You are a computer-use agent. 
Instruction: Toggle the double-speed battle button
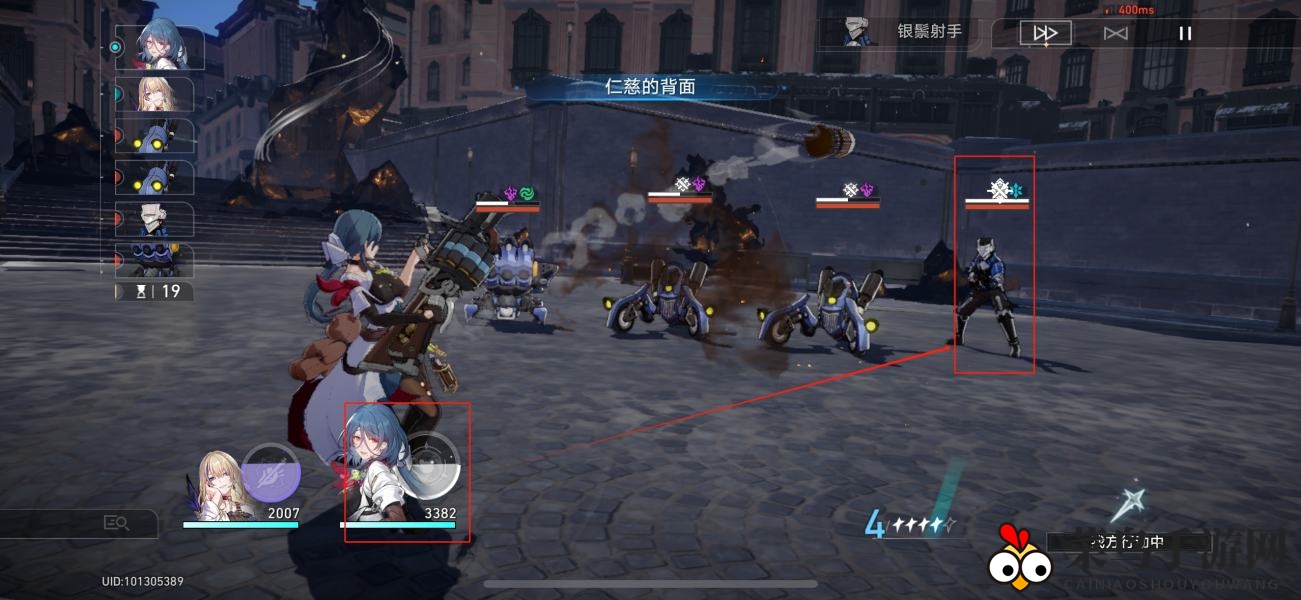pyautogui.click(x=1045, y=33)
